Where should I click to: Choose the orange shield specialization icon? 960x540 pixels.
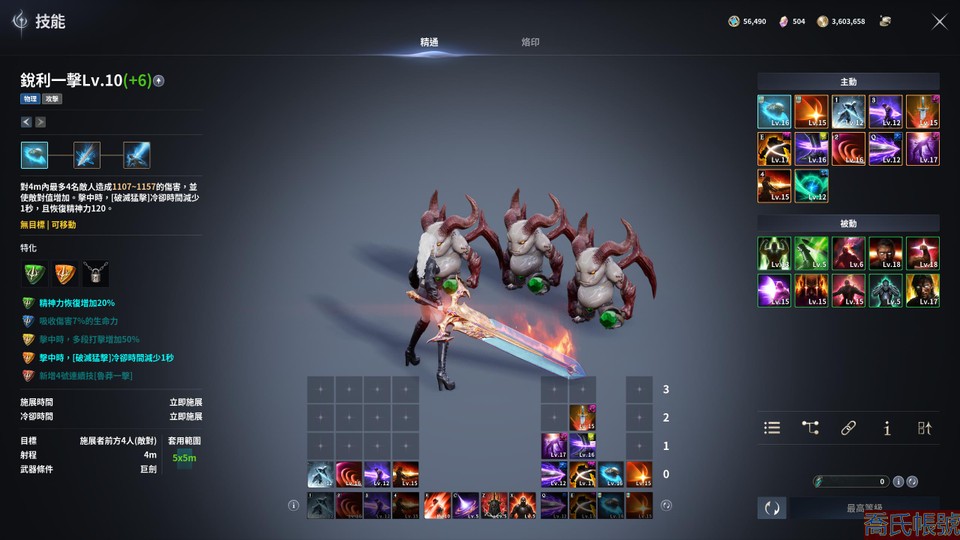pyautogui.click(x=65, y=274)
